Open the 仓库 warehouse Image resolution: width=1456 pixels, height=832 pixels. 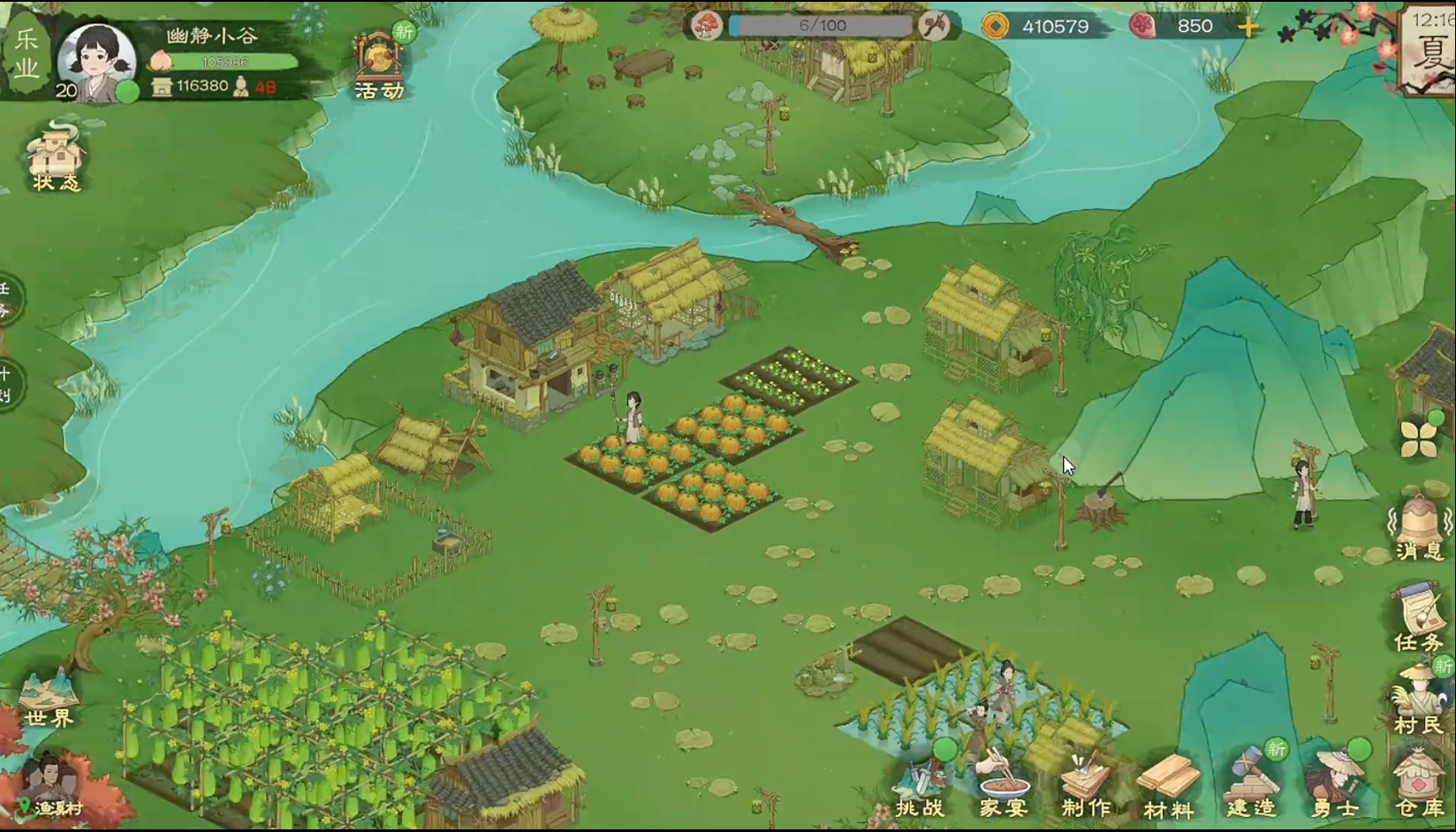pos(1418,784)
